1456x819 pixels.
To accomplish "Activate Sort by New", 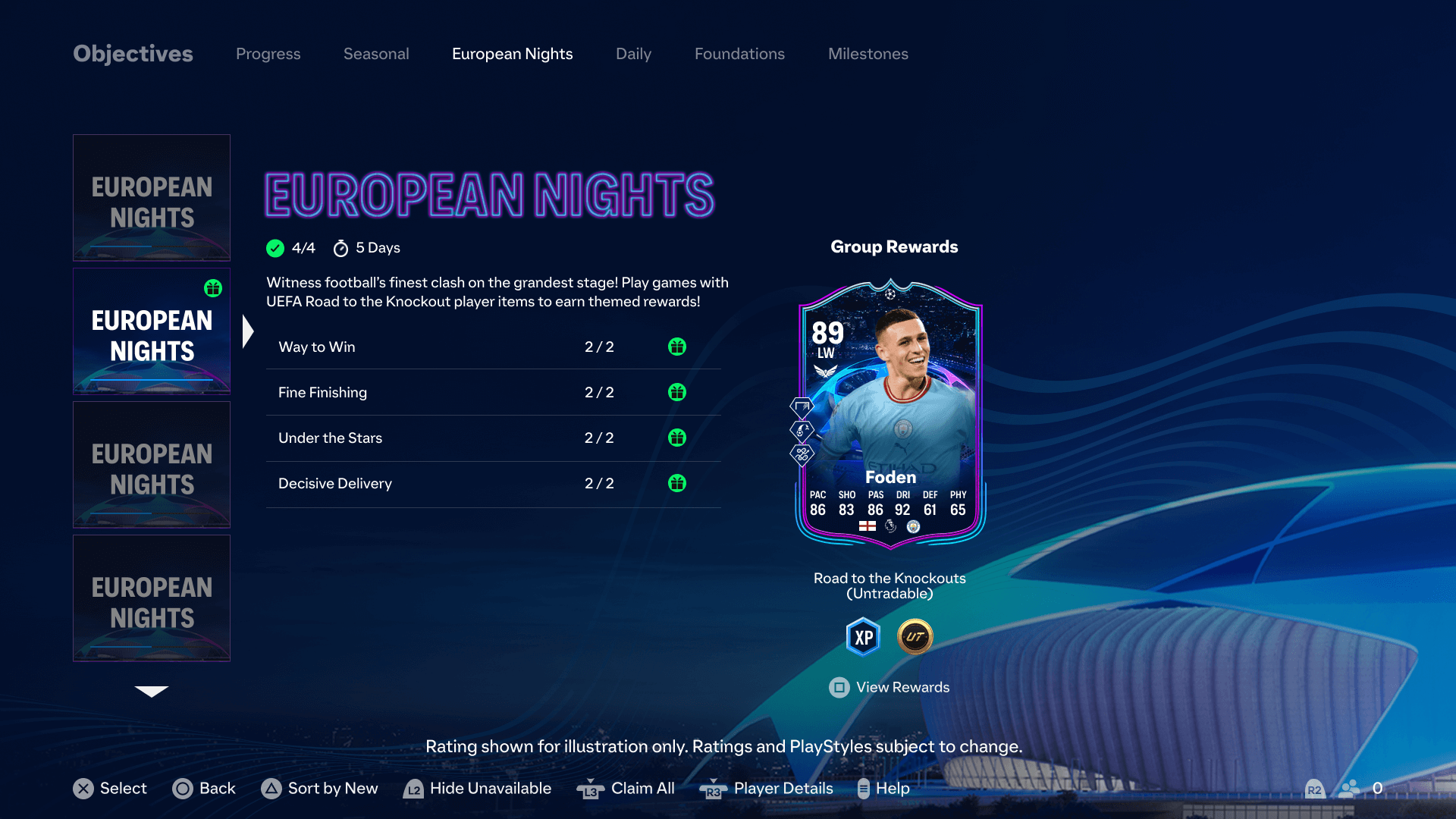I will (318, 789).
